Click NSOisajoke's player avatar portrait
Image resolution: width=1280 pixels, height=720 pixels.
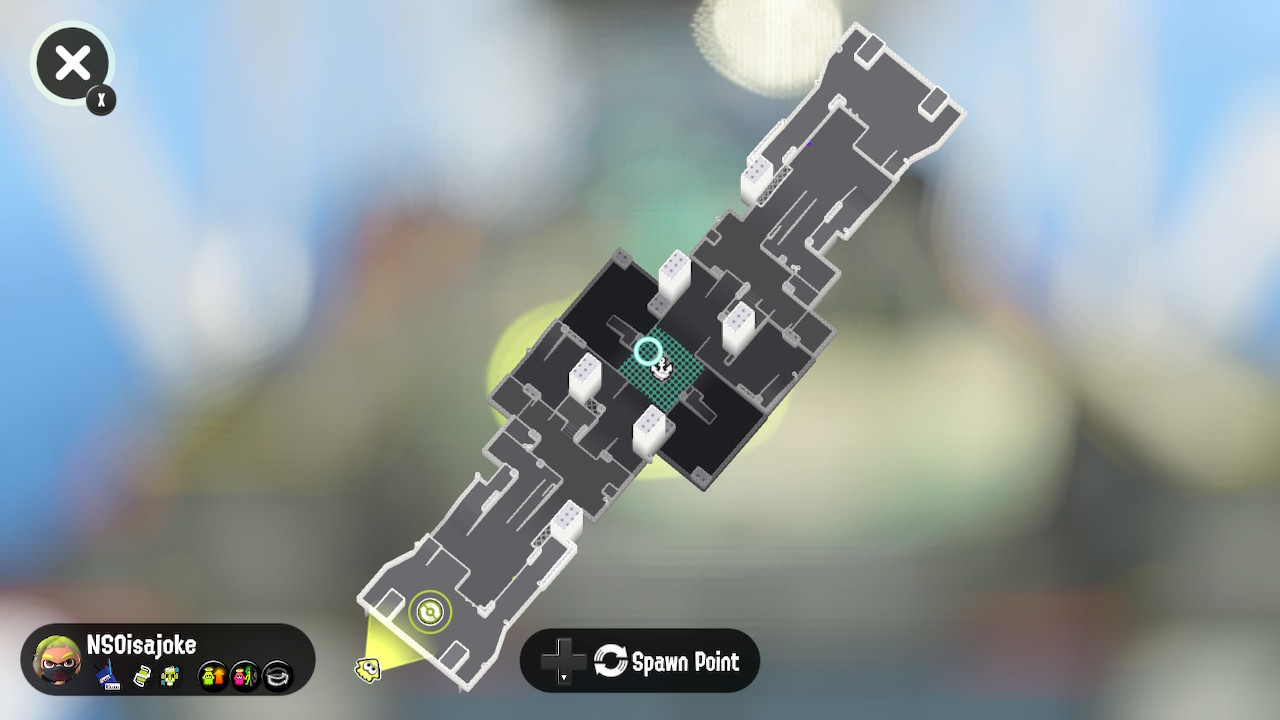tap(57, 661)
